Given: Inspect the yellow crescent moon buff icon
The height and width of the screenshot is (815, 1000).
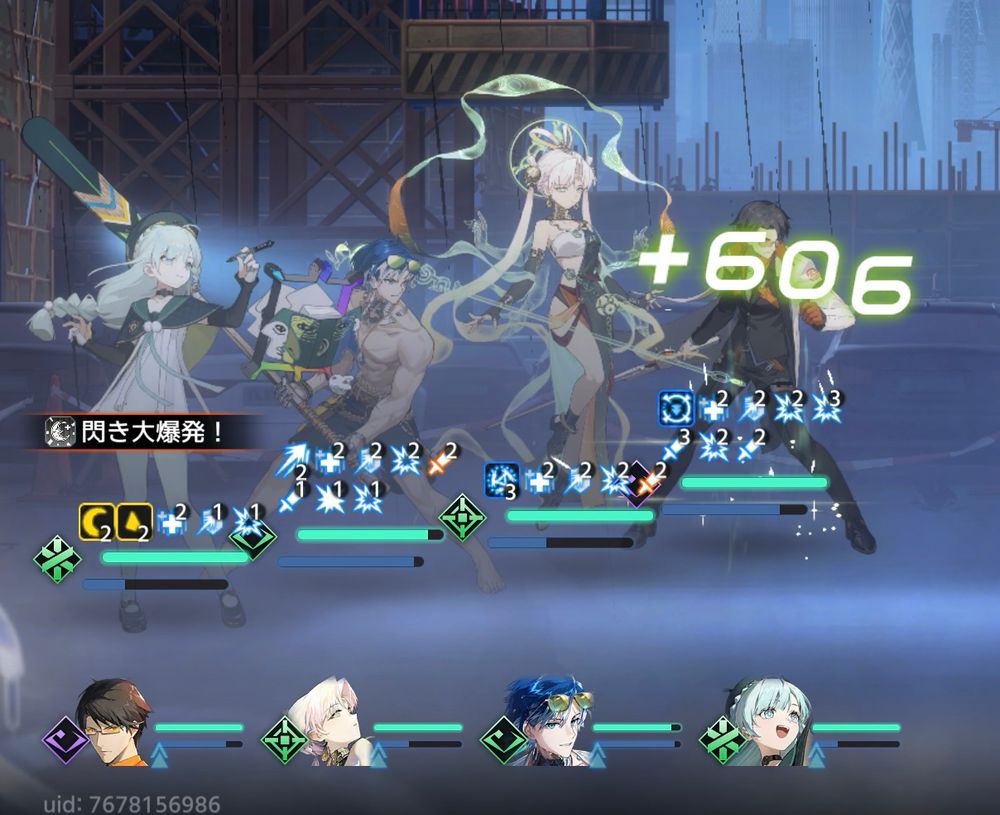Looking at the screenshot, I should tap(96, 522).
